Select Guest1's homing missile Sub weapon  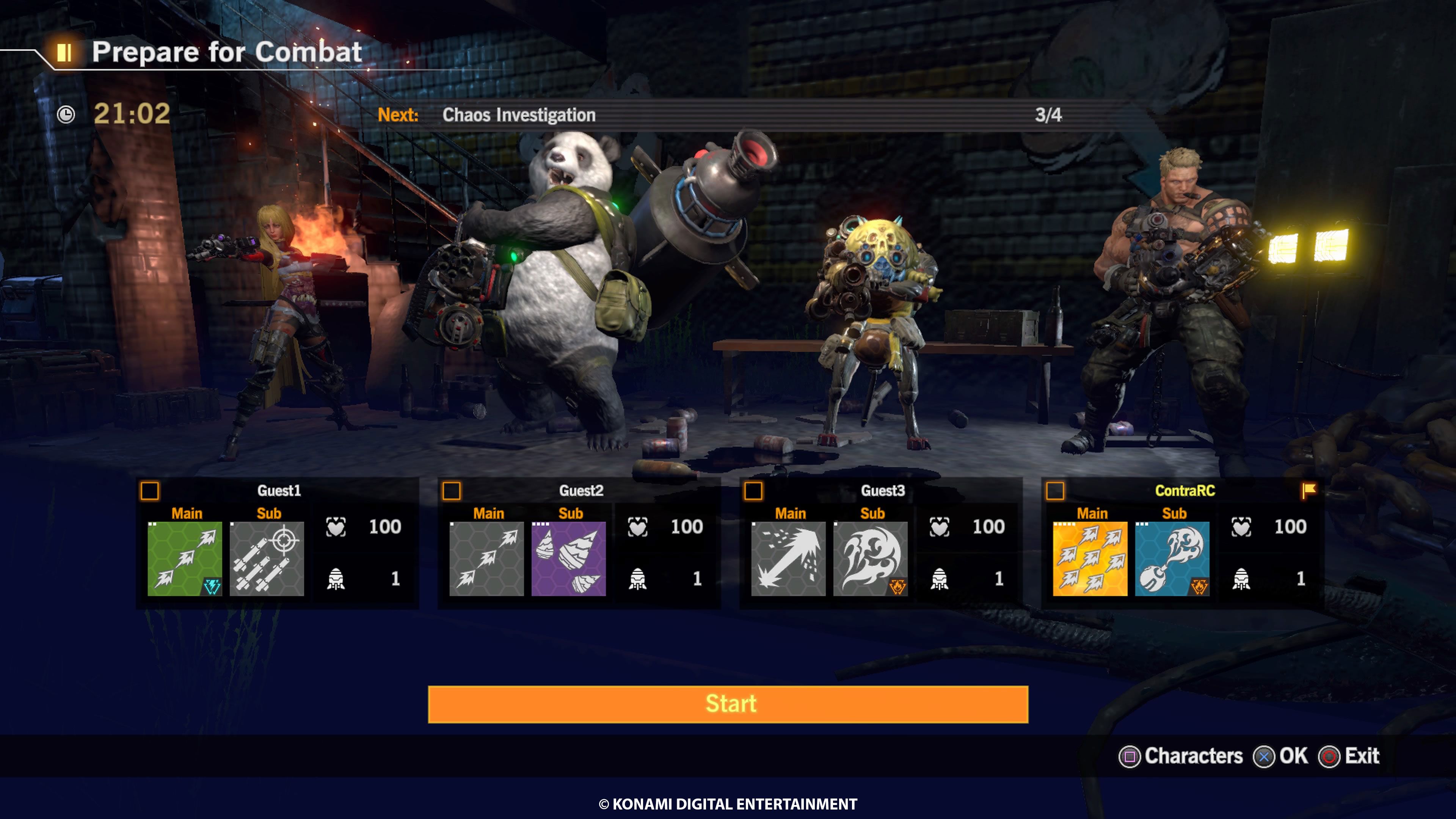point(267,559)
